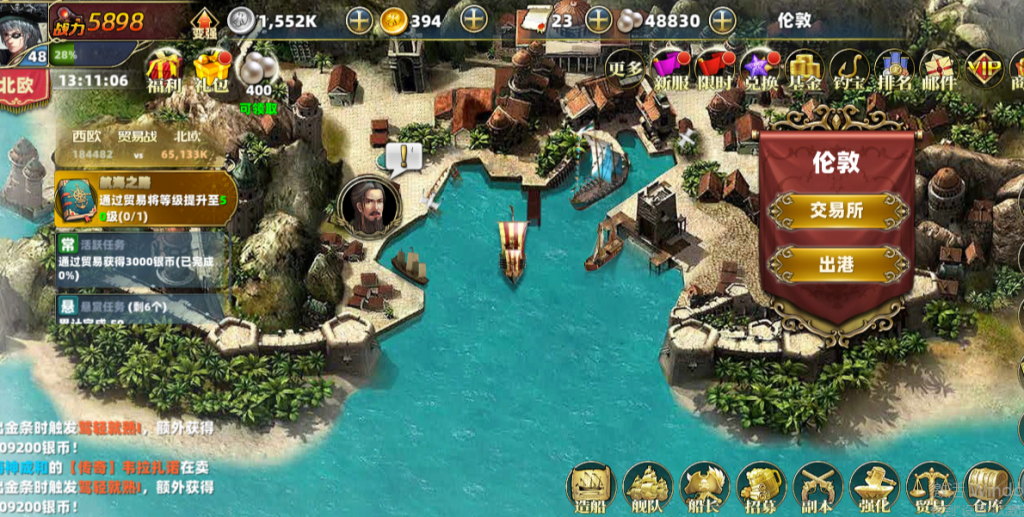Open the 造船 shipbuilding menu

pyautogui.click(x=589, y=487)
